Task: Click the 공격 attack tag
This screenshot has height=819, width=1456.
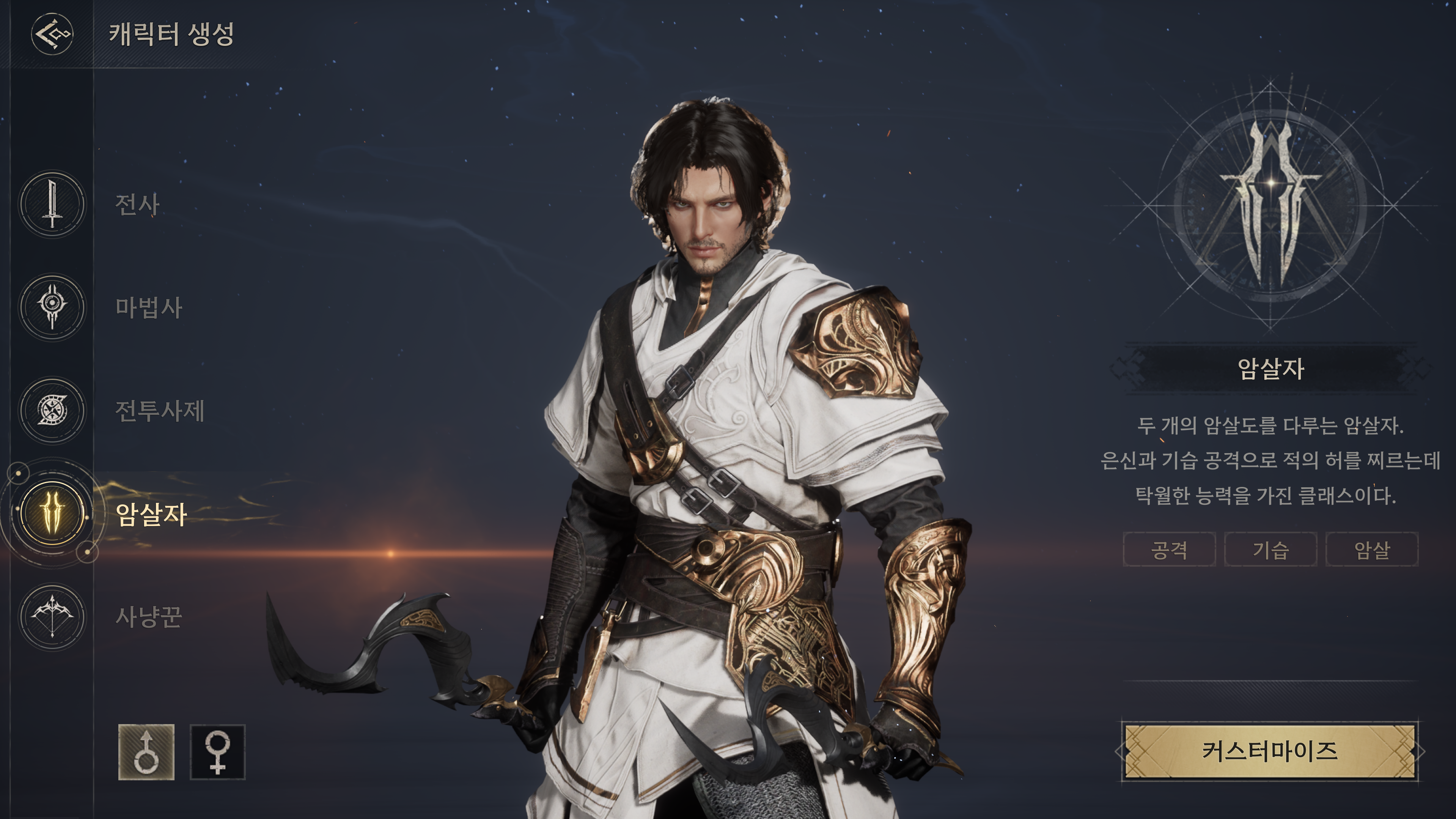Action: click(1169, 549)
